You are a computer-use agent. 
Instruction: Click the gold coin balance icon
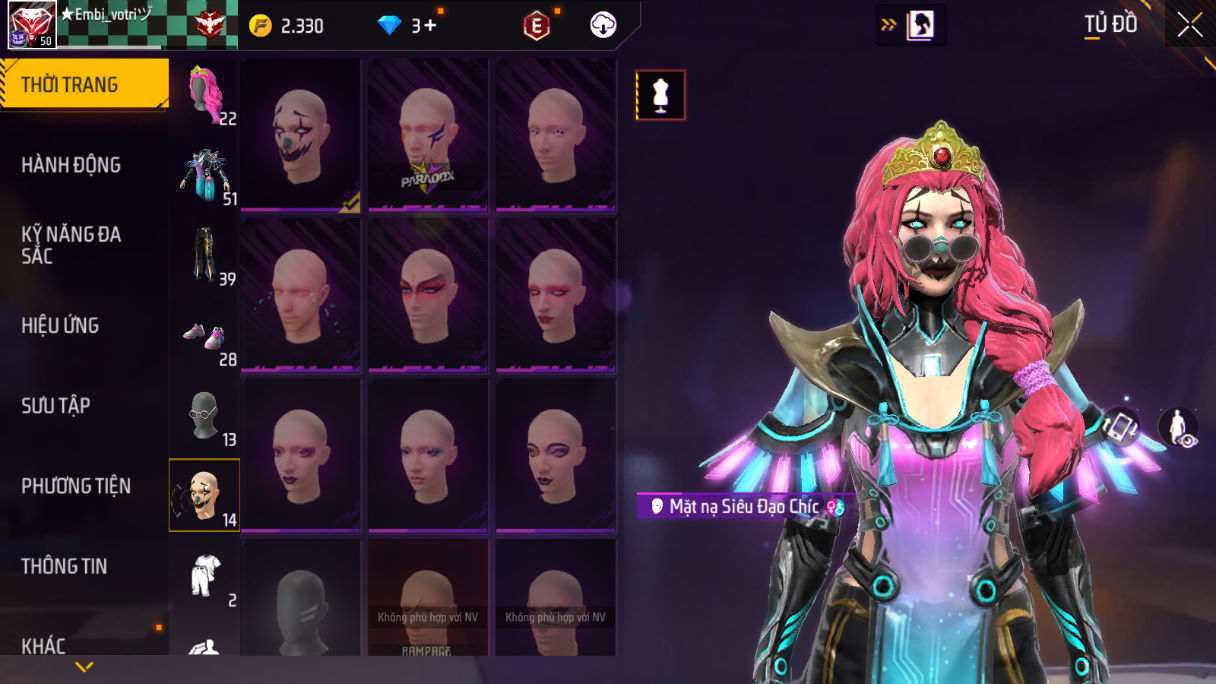[x=261, y=26]
